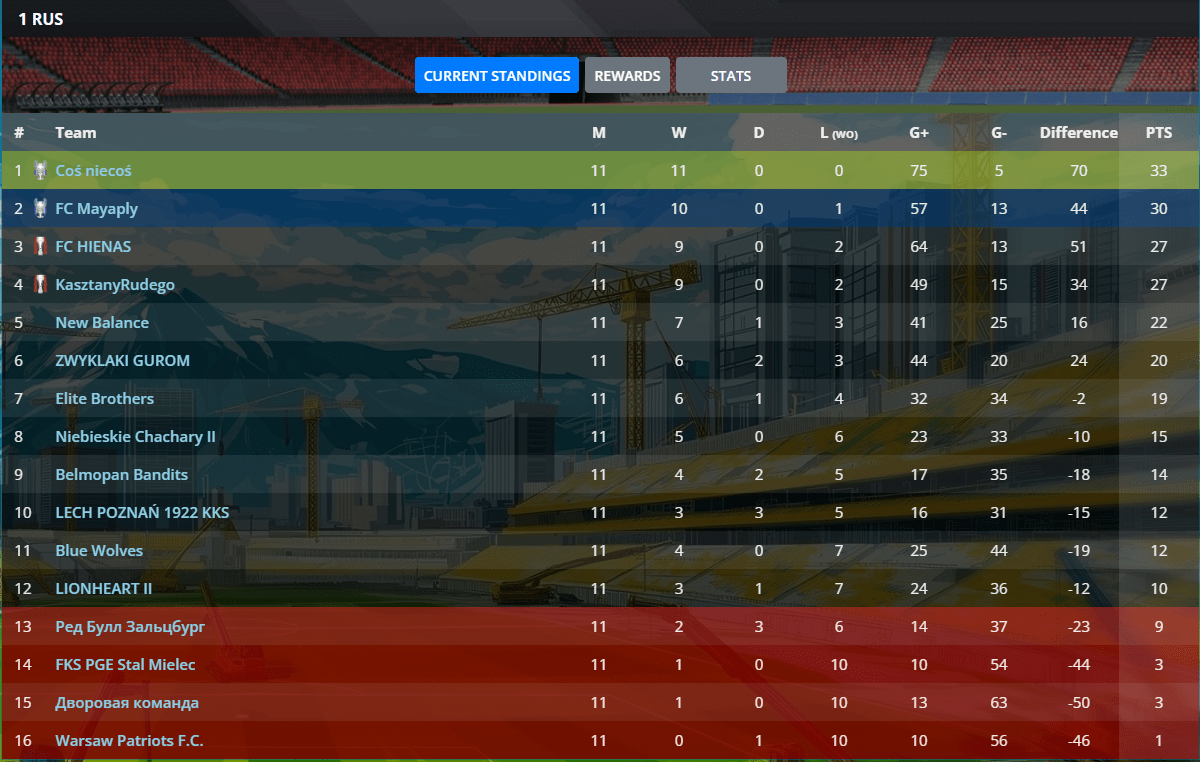Viewport: 1200px width, 762px height.
Task: Open the Blue Wolves team link
Action: point(99,551)
